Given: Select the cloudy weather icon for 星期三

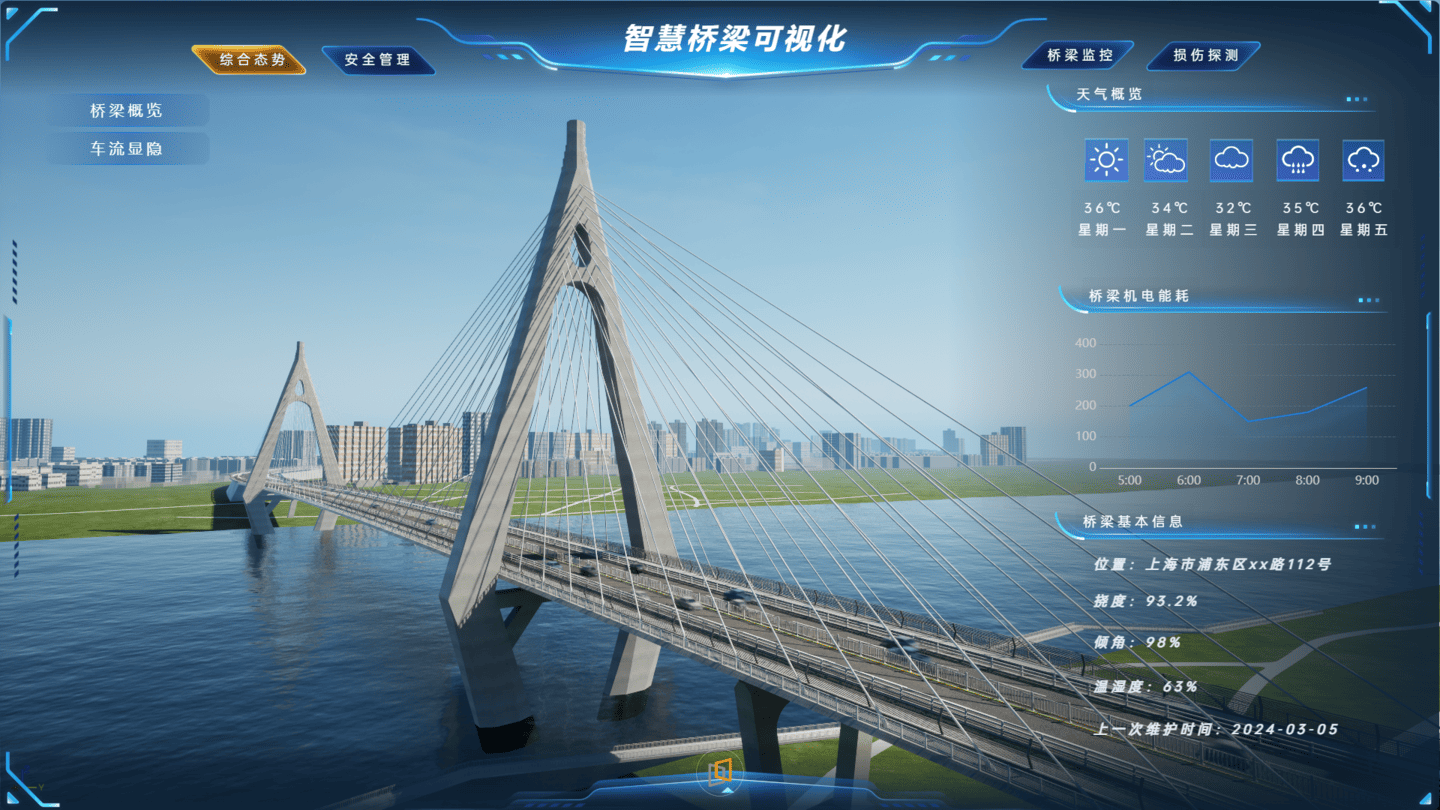Looking at the screenshot, I should pyautogui.click(x=1233, y=160).
